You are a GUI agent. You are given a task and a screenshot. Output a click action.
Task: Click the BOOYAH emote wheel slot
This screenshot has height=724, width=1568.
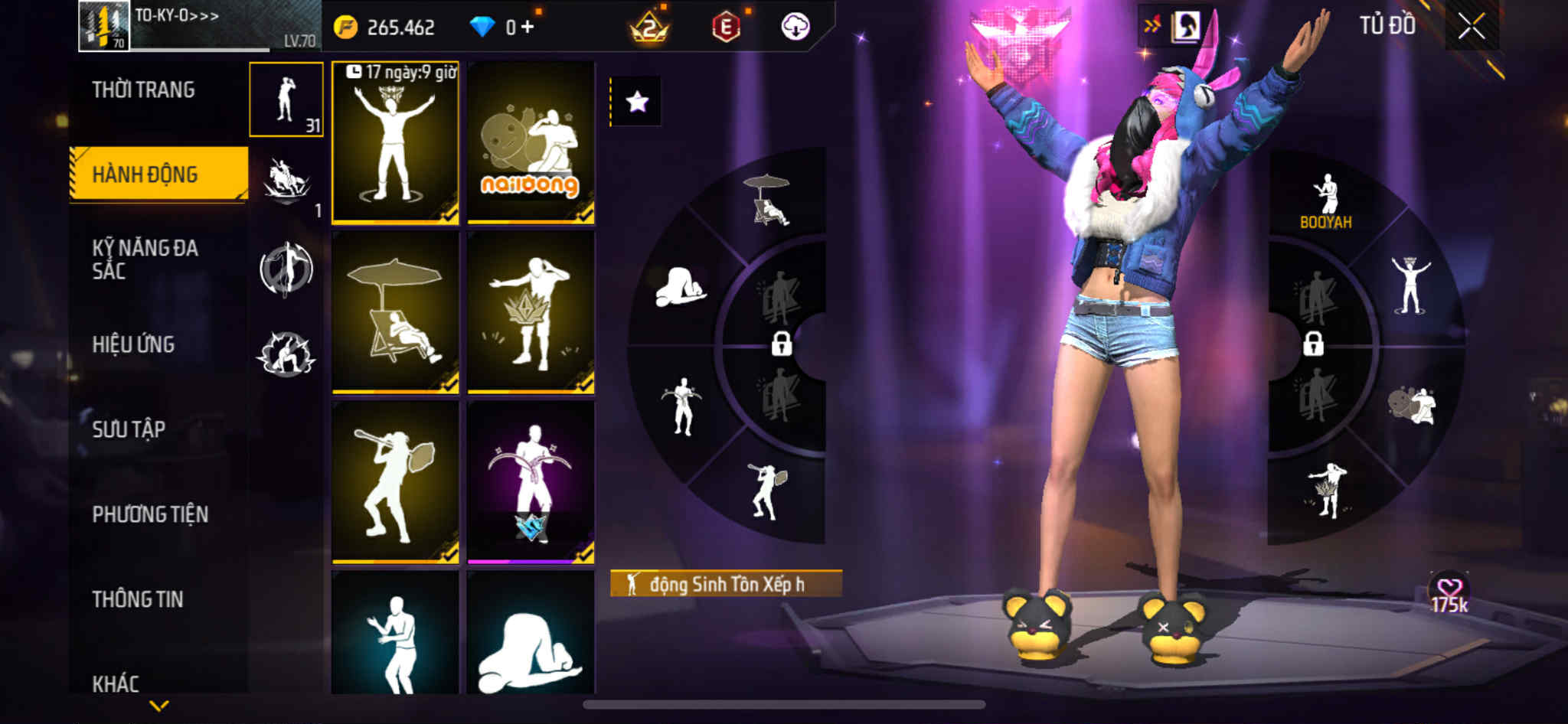pos(1326,202)
